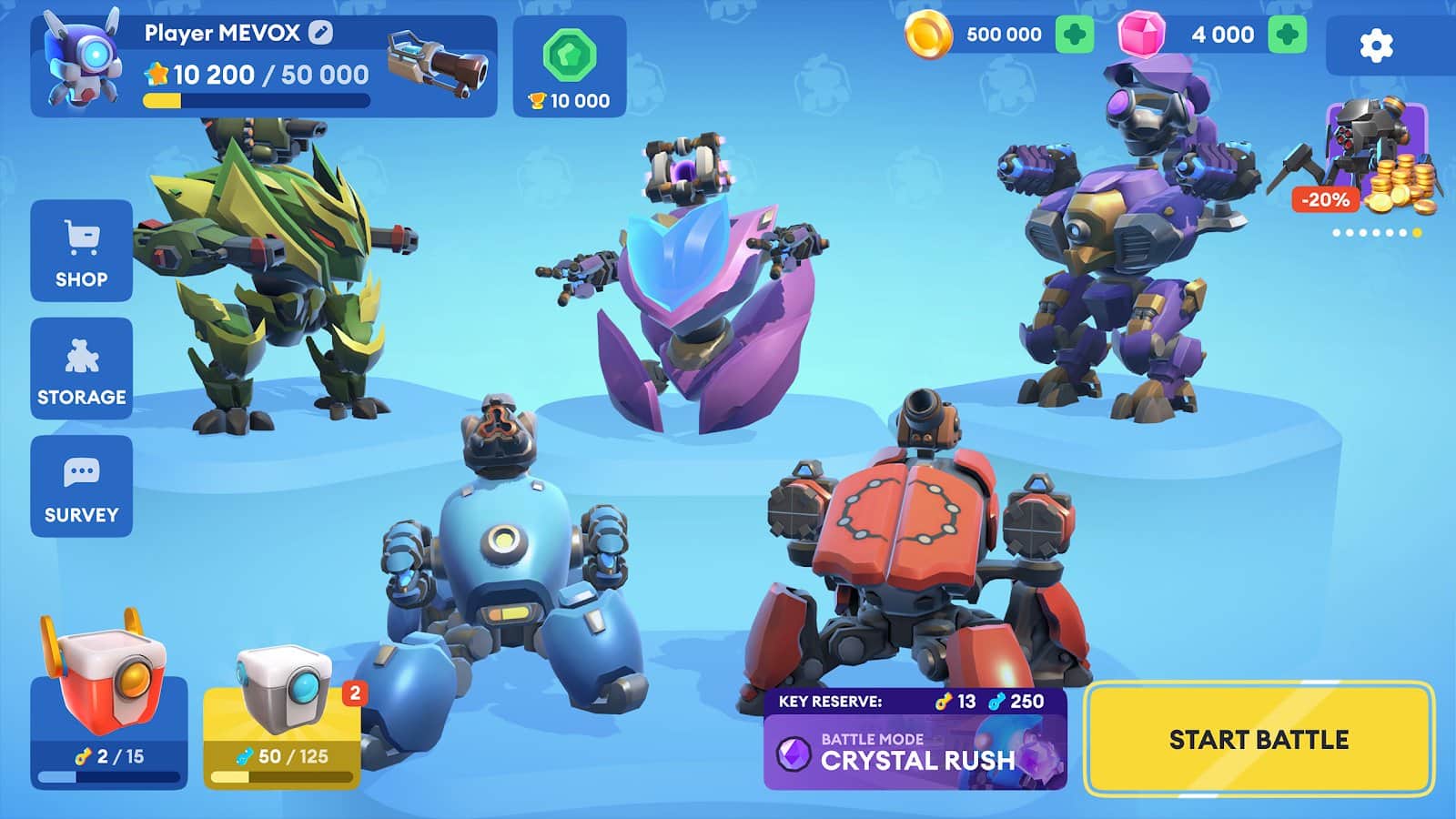
Task: Open the Survey button
Action: pyautogui.click(x=81, y=487)
